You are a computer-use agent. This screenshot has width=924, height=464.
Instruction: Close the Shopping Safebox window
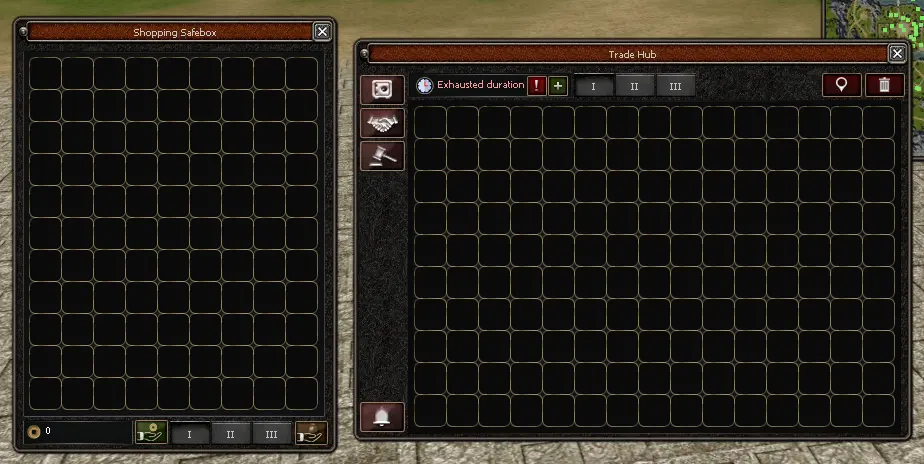pyautogui.click(x=322, y=32)
